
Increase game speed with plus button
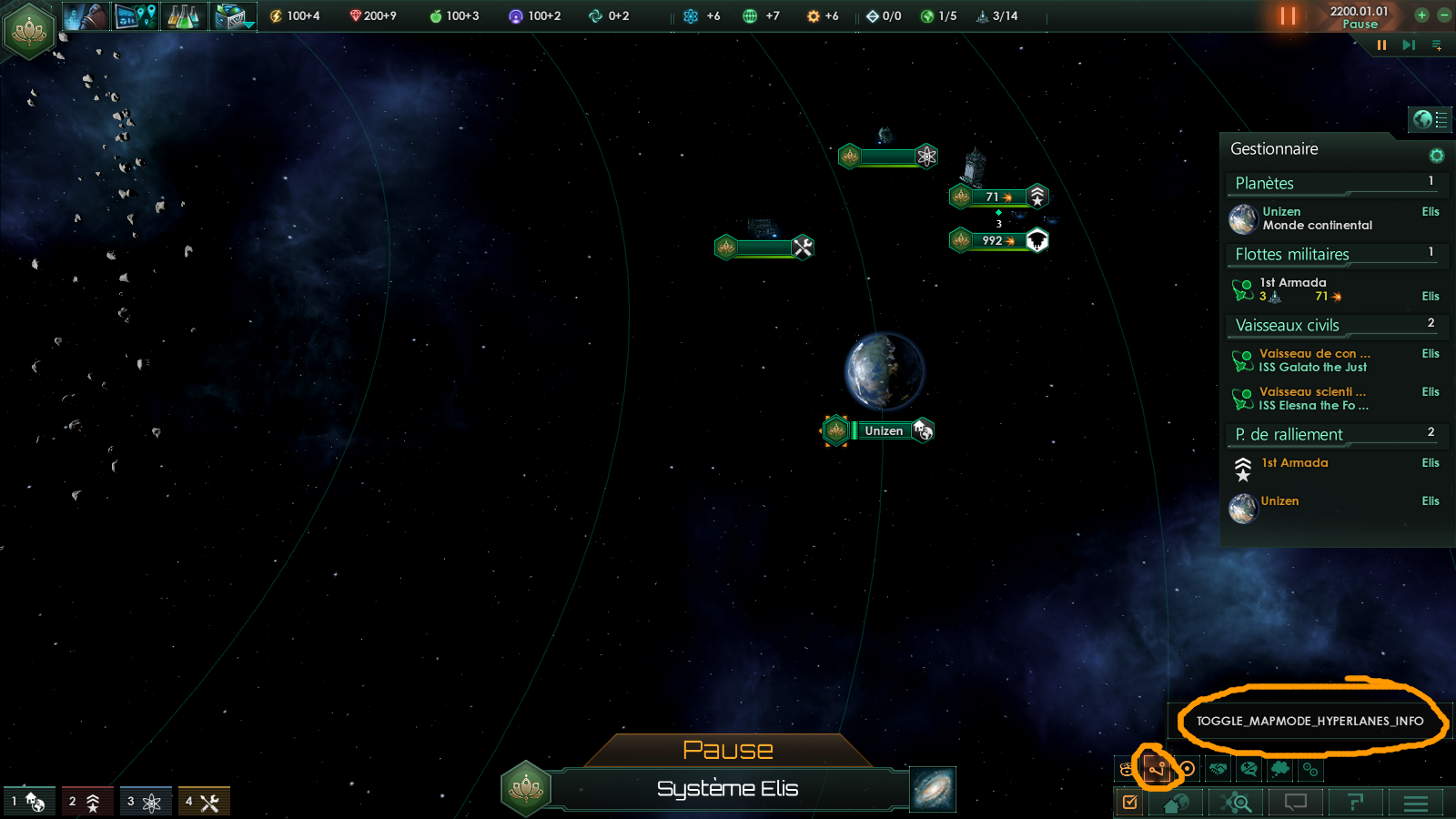[1421, 15]
